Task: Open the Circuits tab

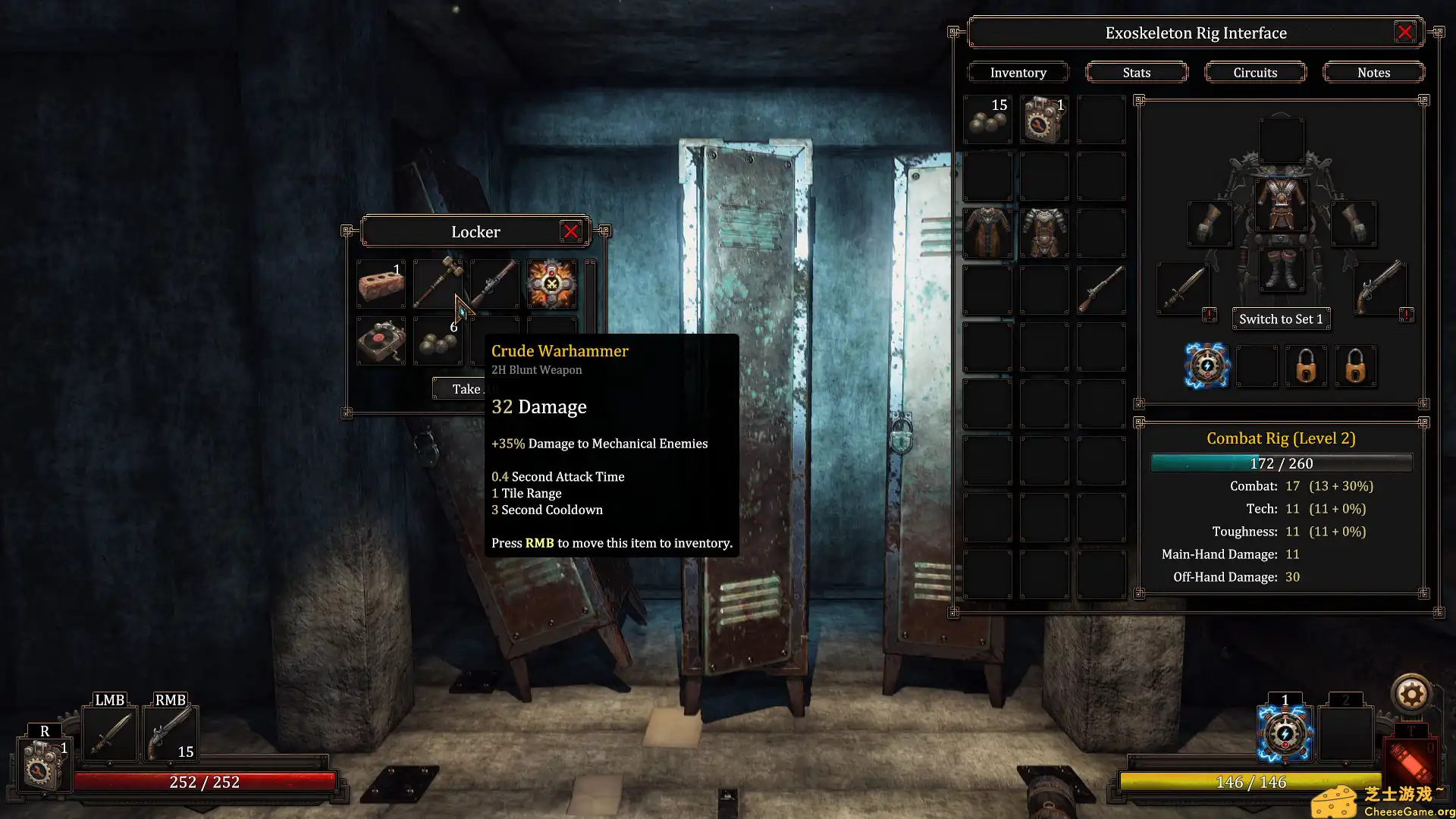Action: coord(1255,73)
